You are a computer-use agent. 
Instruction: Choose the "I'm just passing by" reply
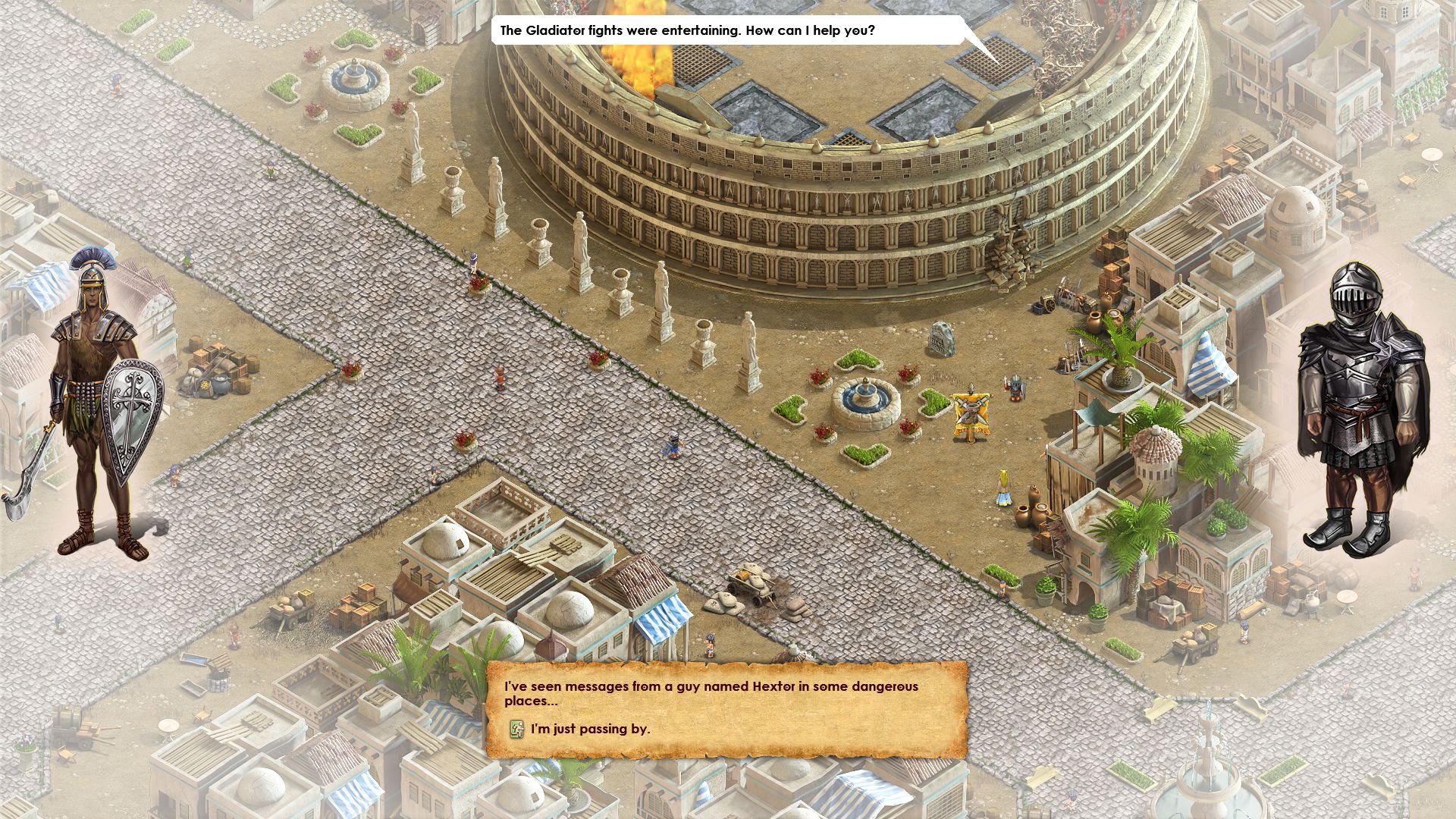[589, 730]
